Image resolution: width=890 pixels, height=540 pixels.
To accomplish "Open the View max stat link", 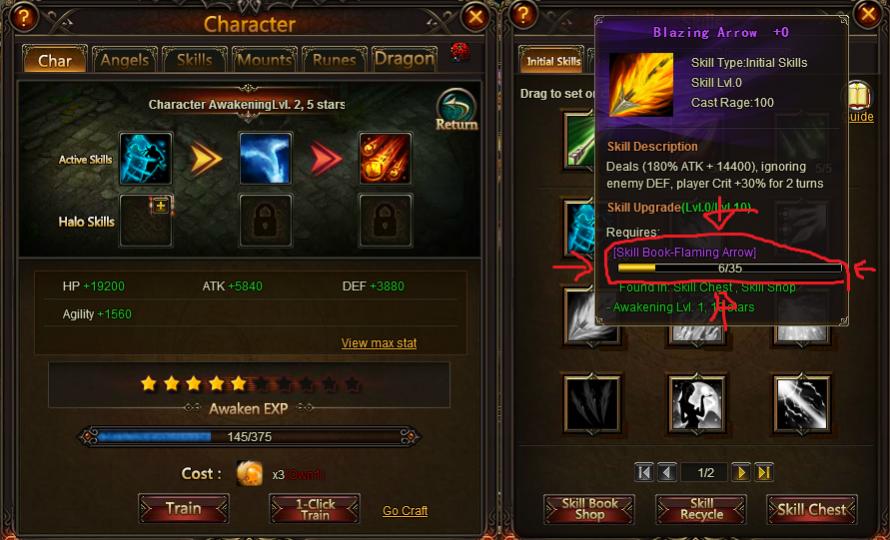I will (x=379, y=343).
